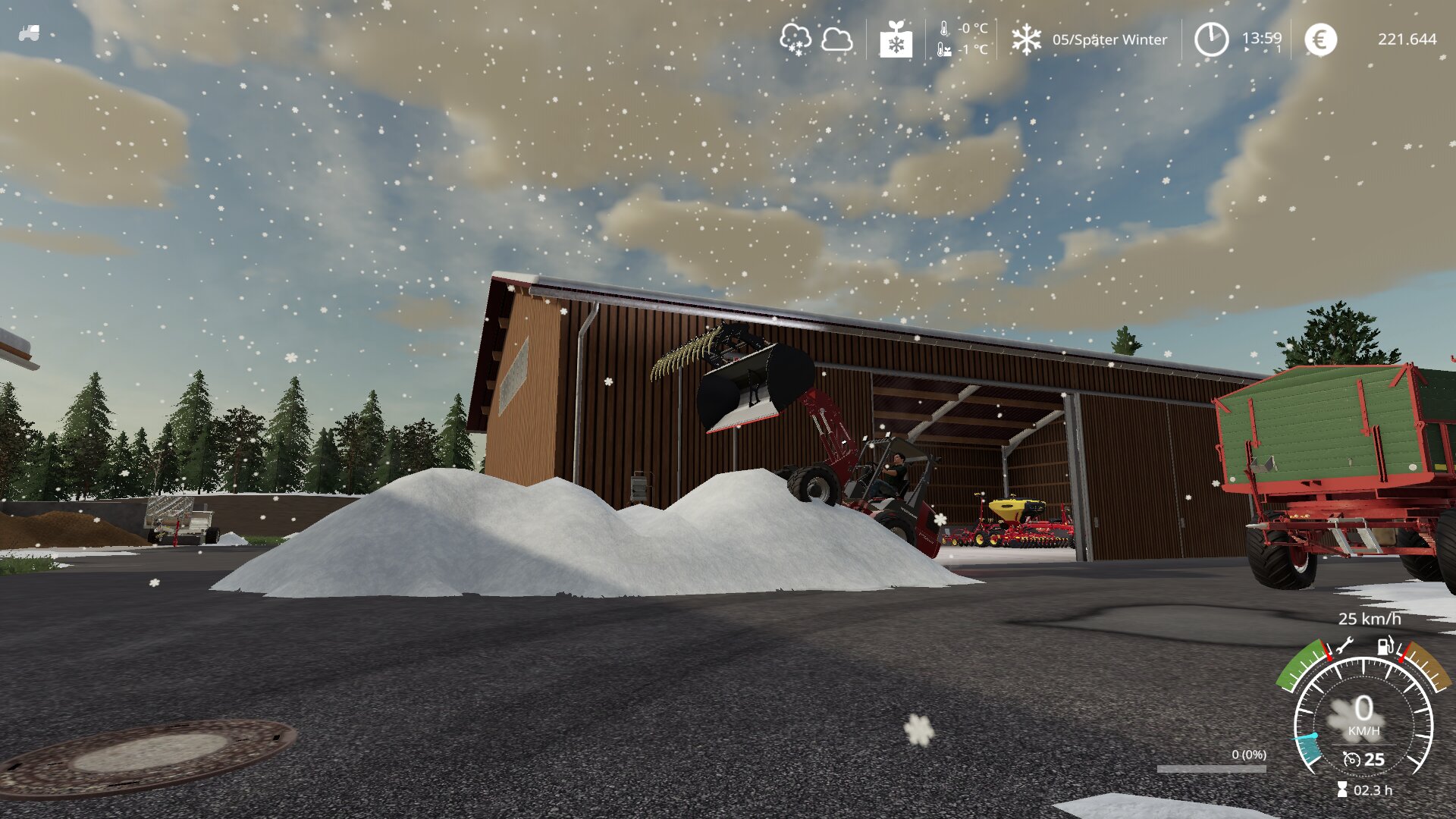1456x819 pixels.
Task: Select the wrench damage icon on gauge
Action: tap(1344, 646)
